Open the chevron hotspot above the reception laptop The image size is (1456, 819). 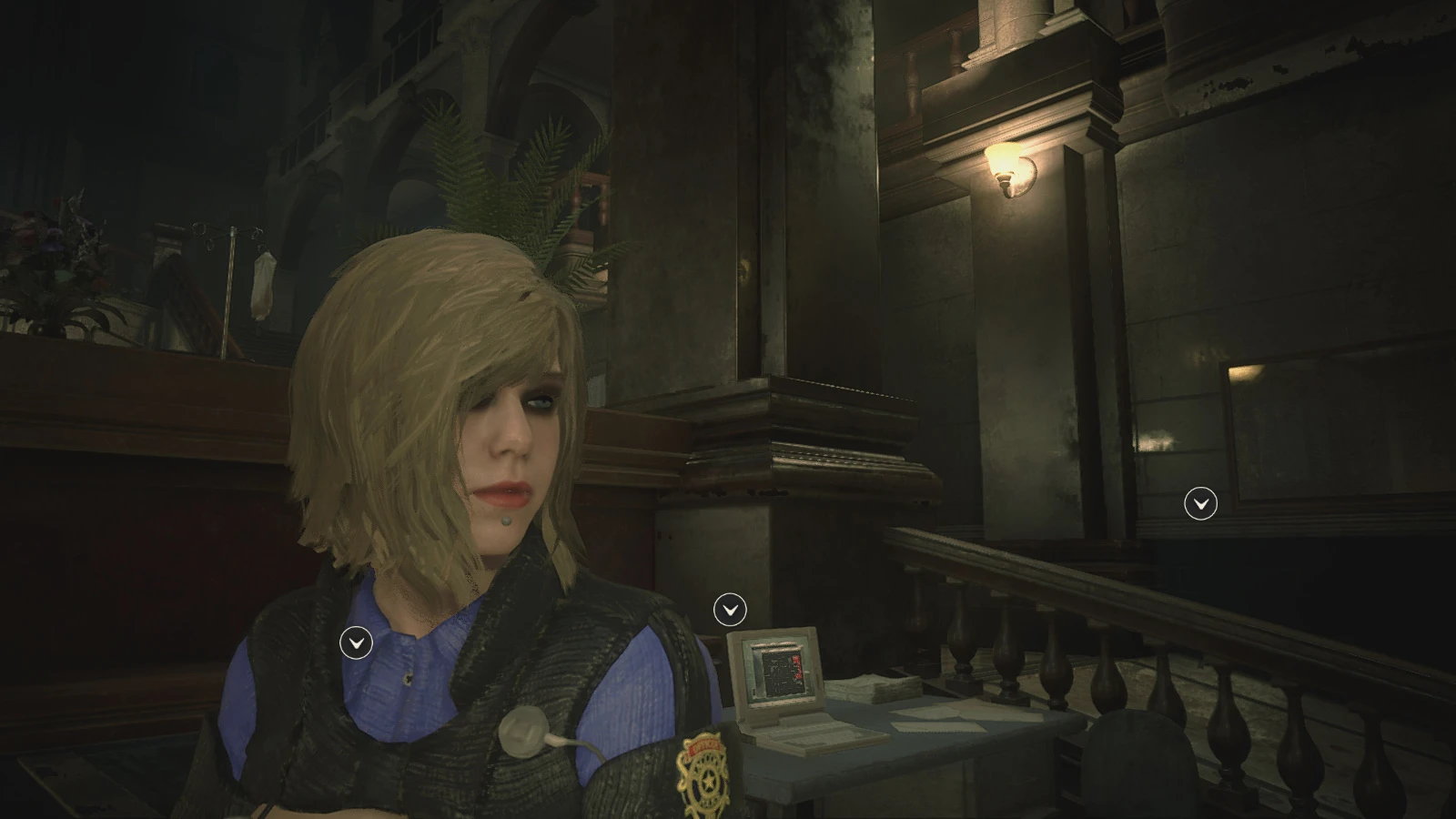tap(728, 608)
